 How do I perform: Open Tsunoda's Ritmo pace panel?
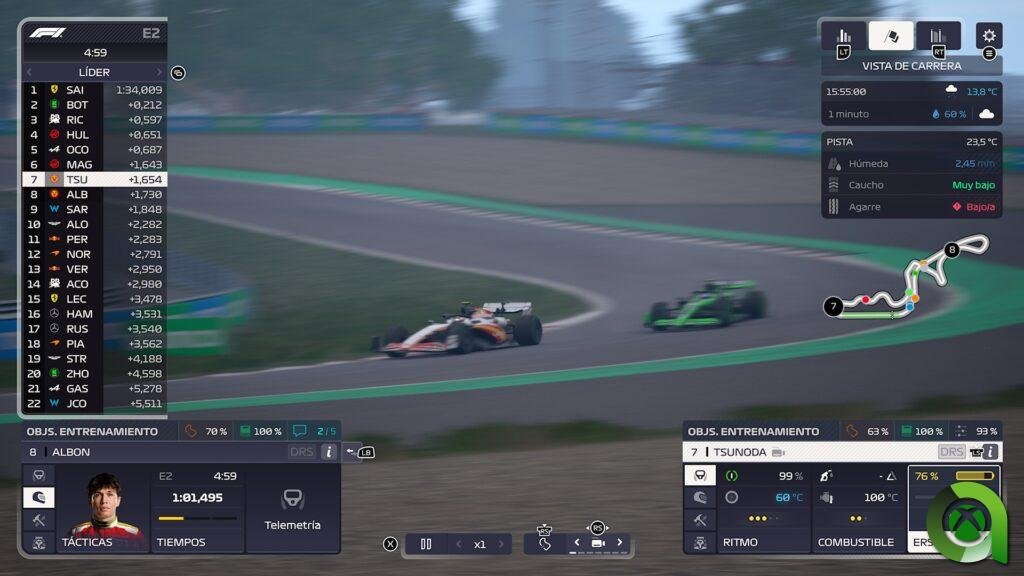tap(761, 508)
